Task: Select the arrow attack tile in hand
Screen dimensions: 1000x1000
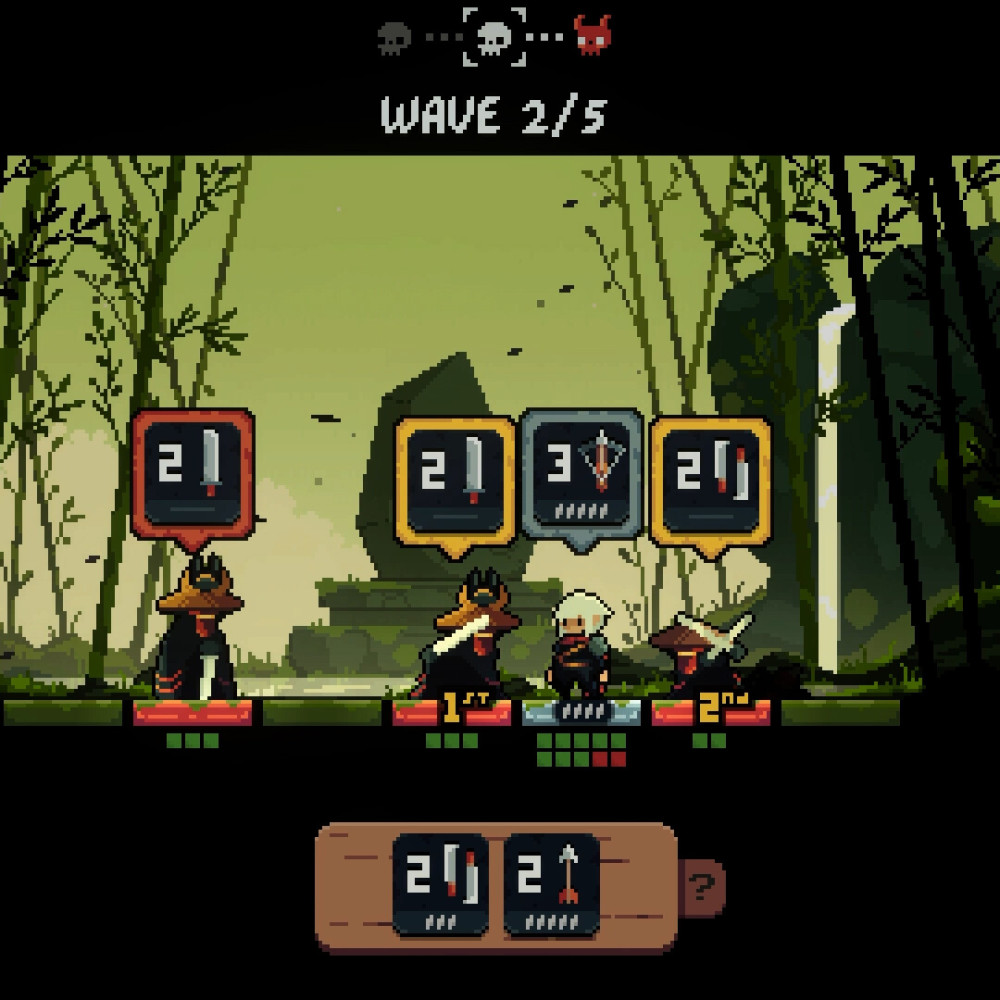Action: pos(551,884)
